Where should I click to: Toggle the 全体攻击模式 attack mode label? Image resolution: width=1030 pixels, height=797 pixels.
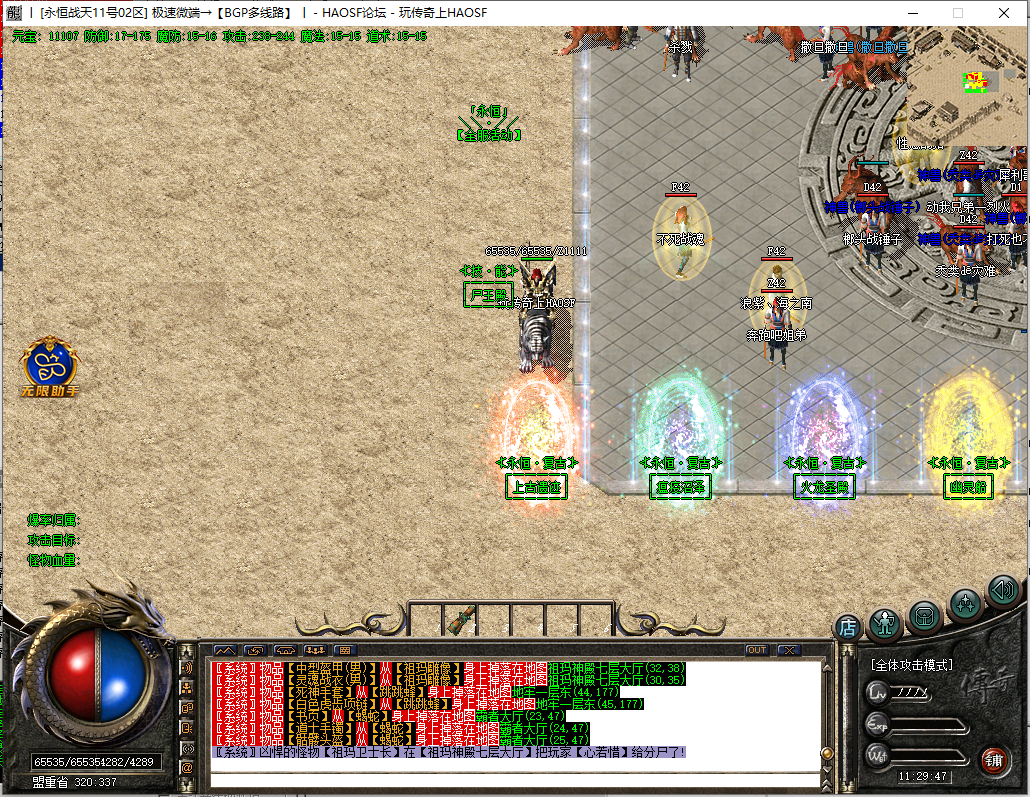pos(911,664)
